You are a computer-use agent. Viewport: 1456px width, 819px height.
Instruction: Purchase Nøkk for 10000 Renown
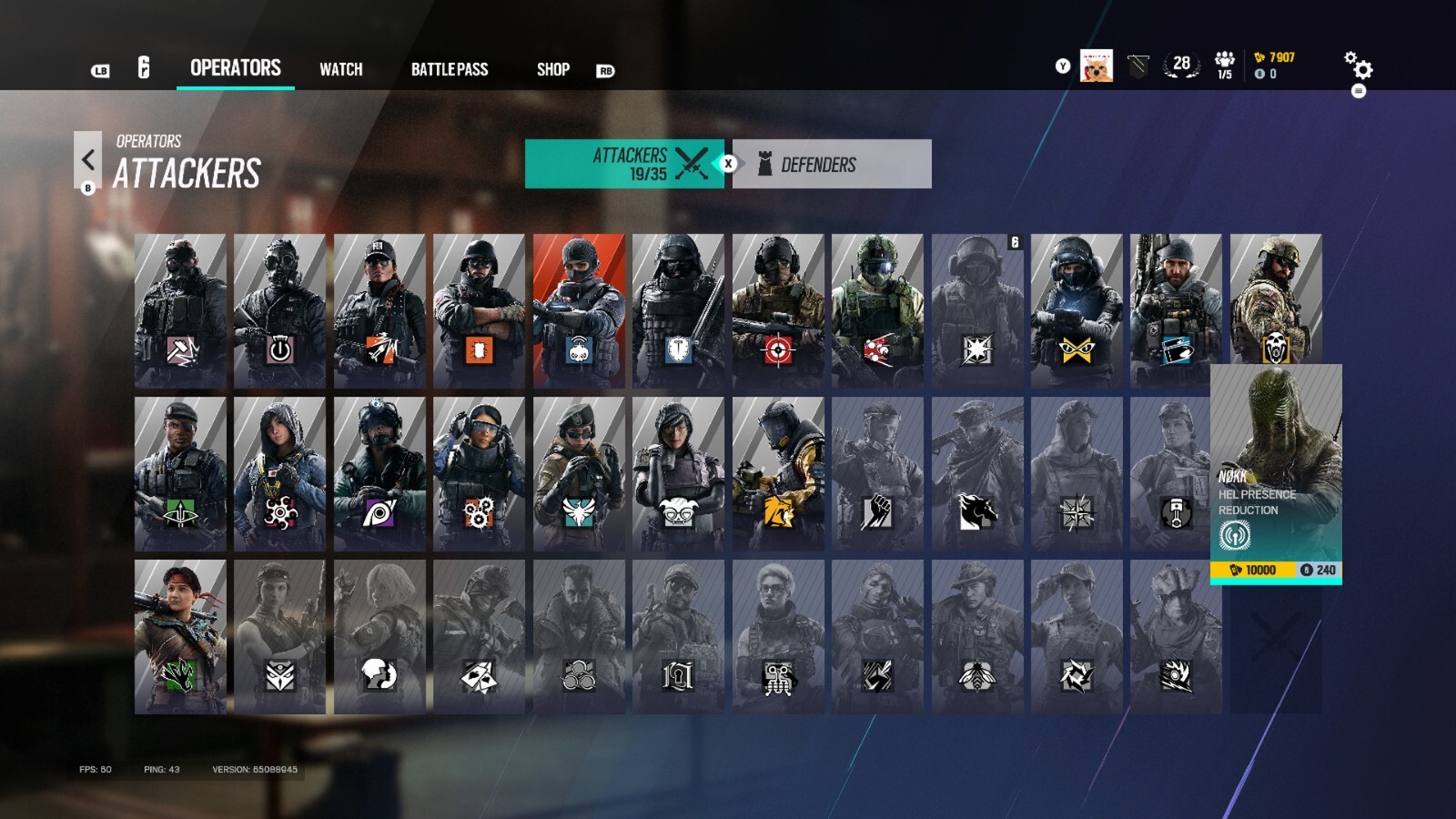pos(1251,568)
